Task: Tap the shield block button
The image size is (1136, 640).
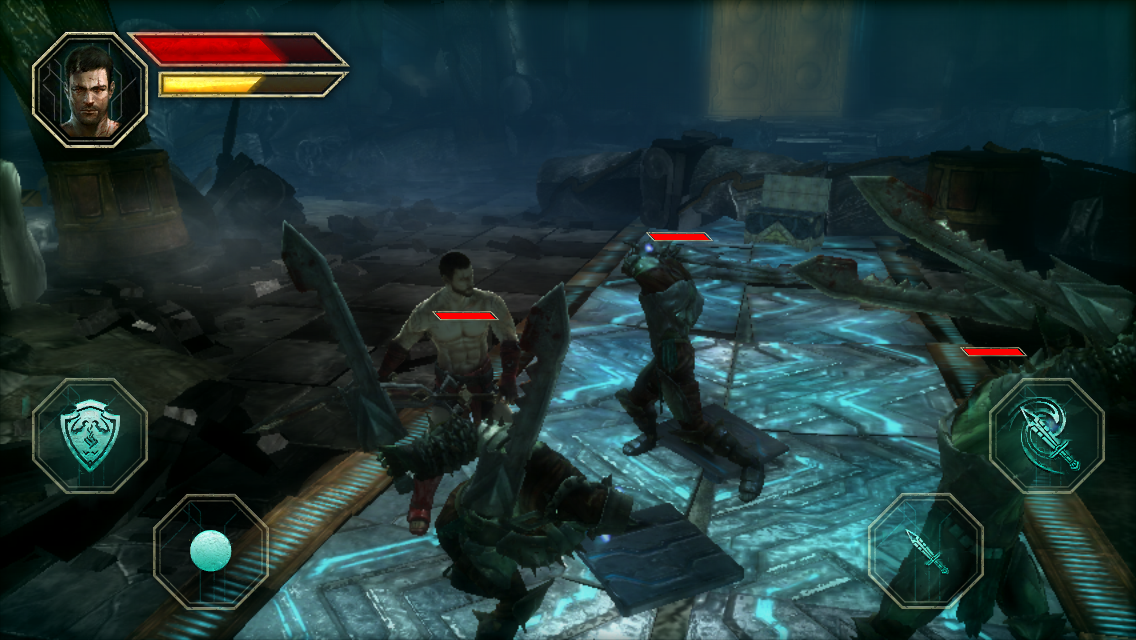Action: (x=89, y=435)
